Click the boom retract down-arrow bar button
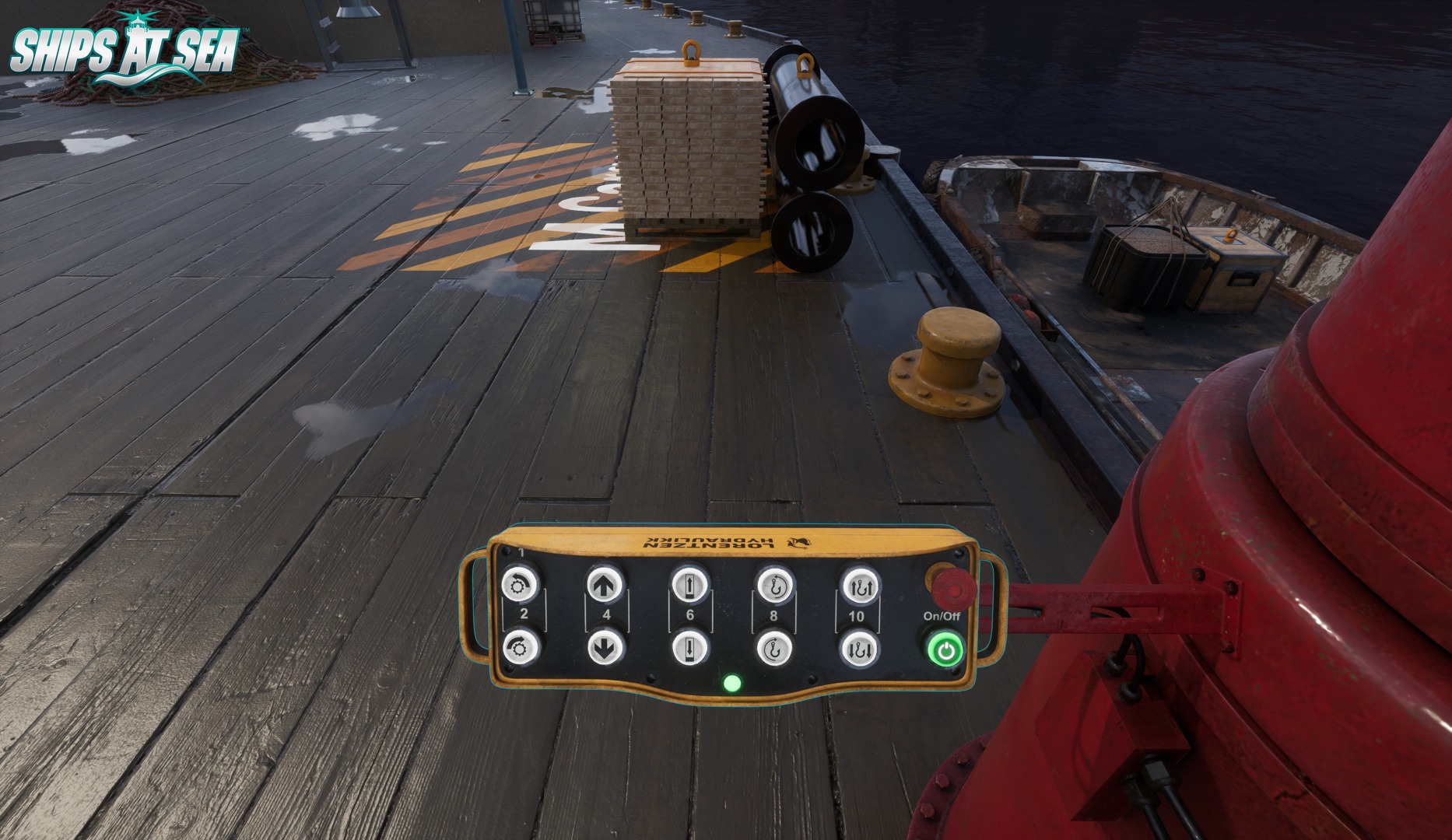The height and width of the screenshot is (840, 1452). coord(689,647)
